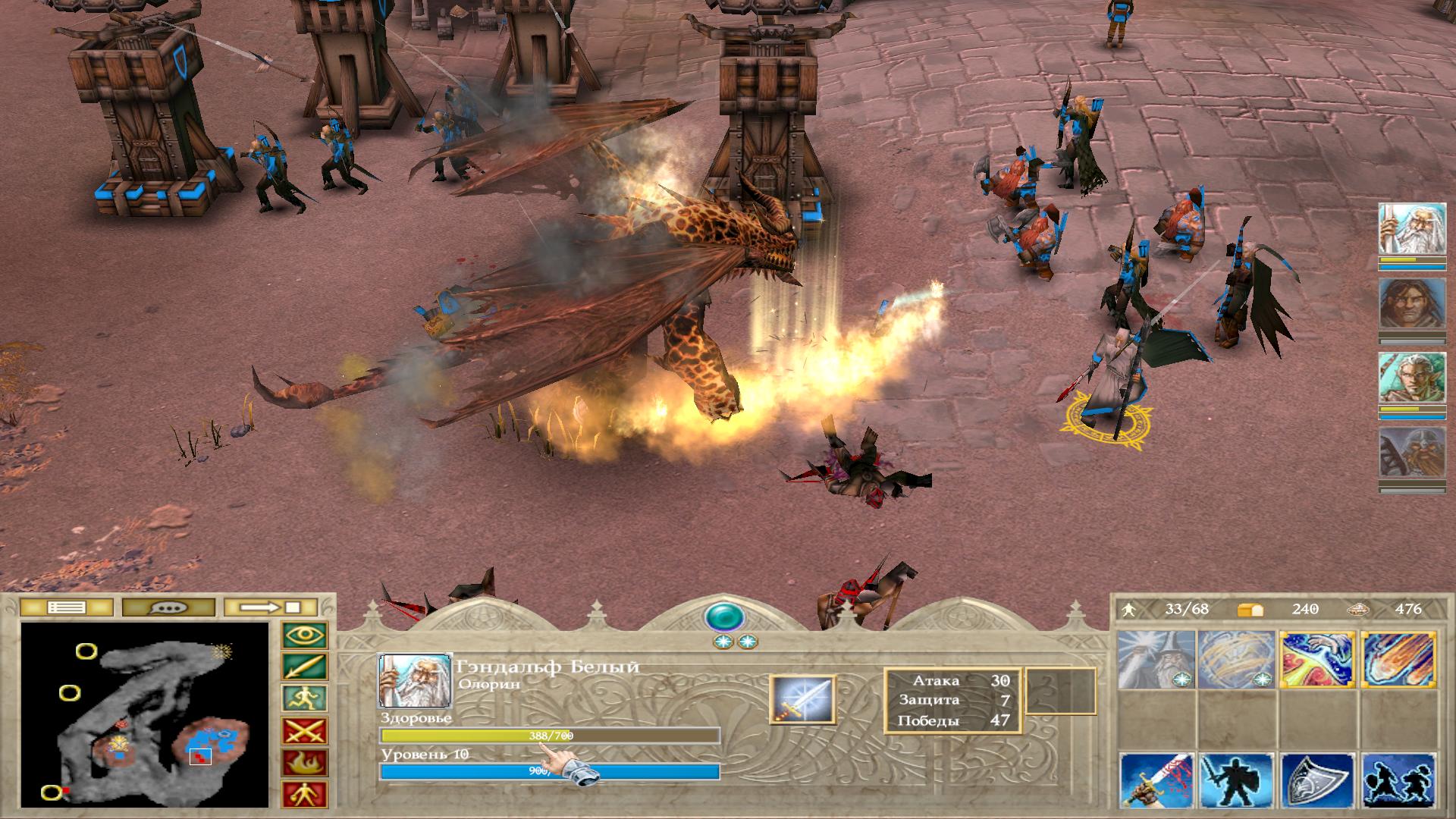Screen dimensions: 1456x819
Task: Activate the silver shield defend command
Action: coord(1318,781)
